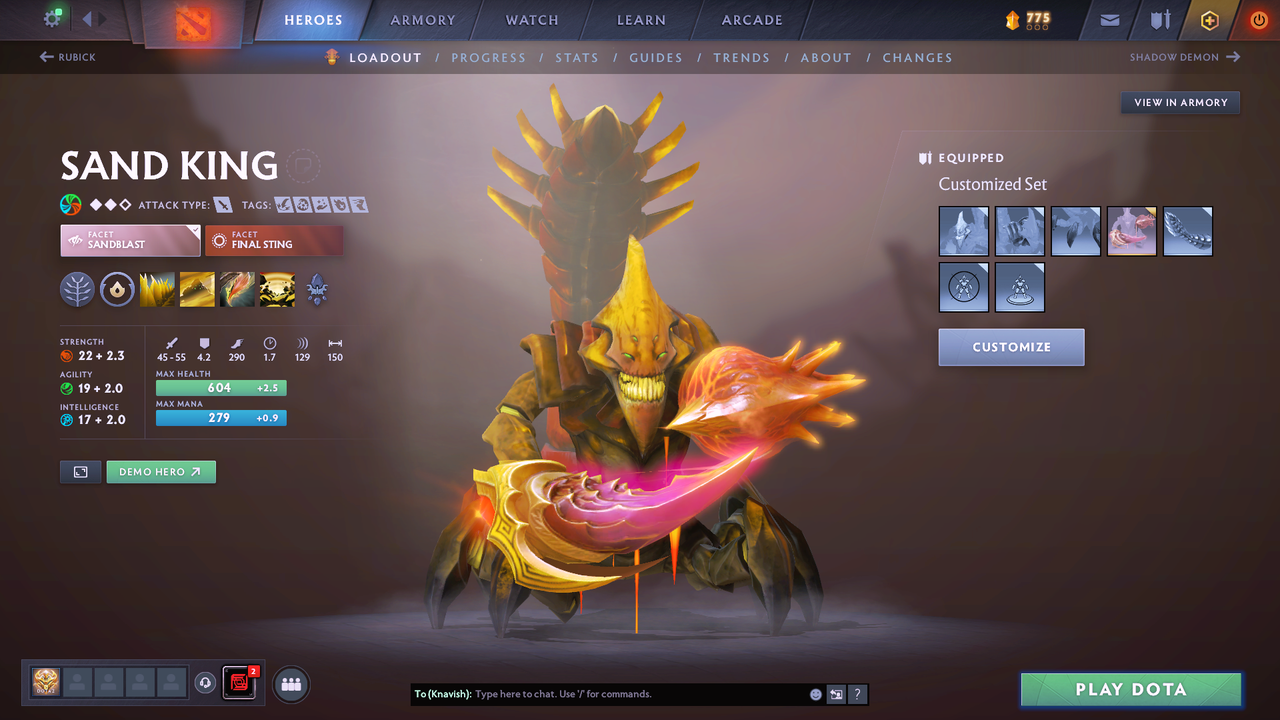The image size is (1280, 720).
Task: Go back to Rubick
Action: [68, 57]
